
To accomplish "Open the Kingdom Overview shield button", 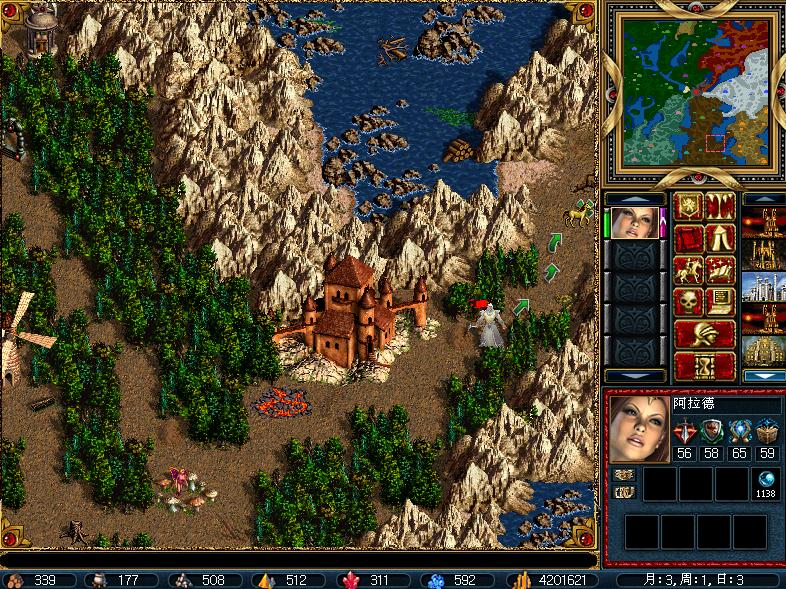I will pos(688,207).
